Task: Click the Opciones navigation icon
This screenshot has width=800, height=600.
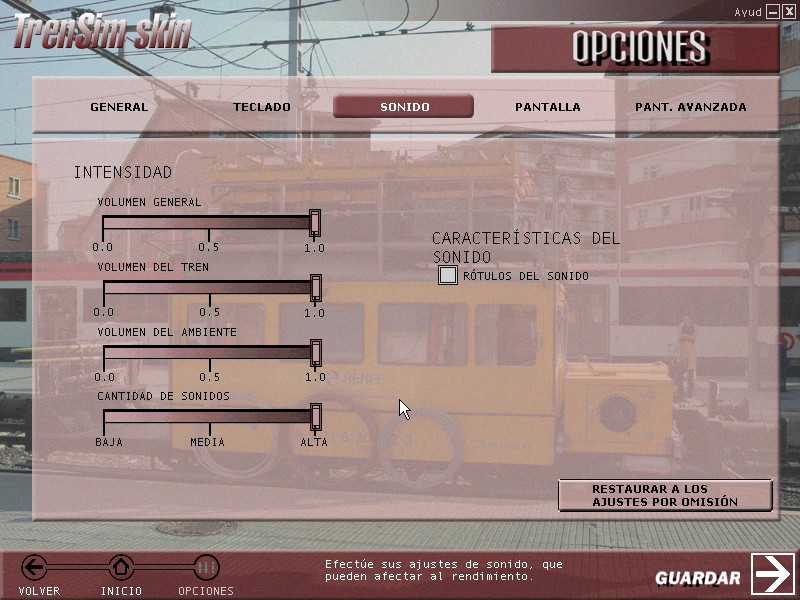Action: (206, 569)
